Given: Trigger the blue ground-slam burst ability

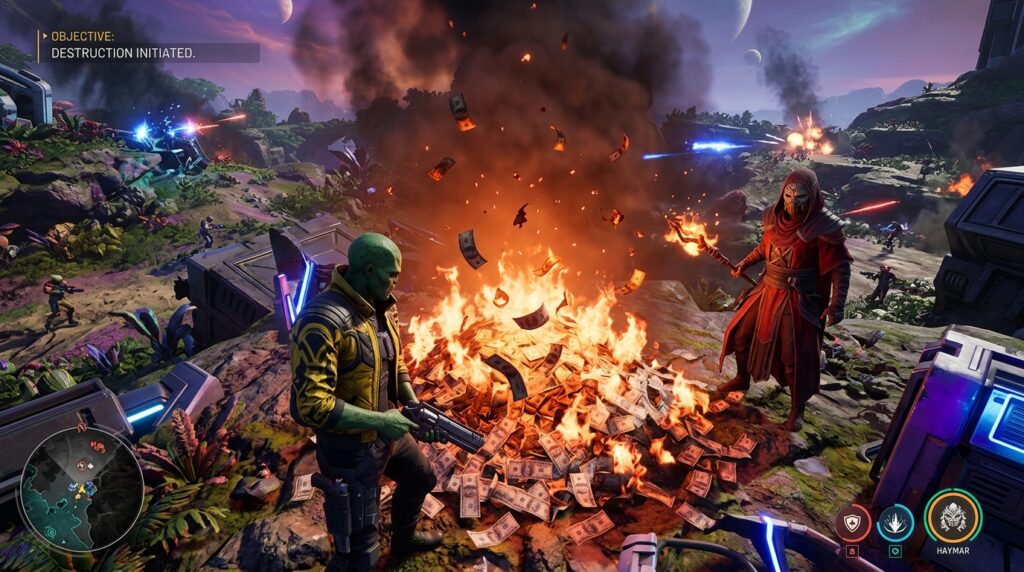Looking at the screenshot, I should click(895, 522).
